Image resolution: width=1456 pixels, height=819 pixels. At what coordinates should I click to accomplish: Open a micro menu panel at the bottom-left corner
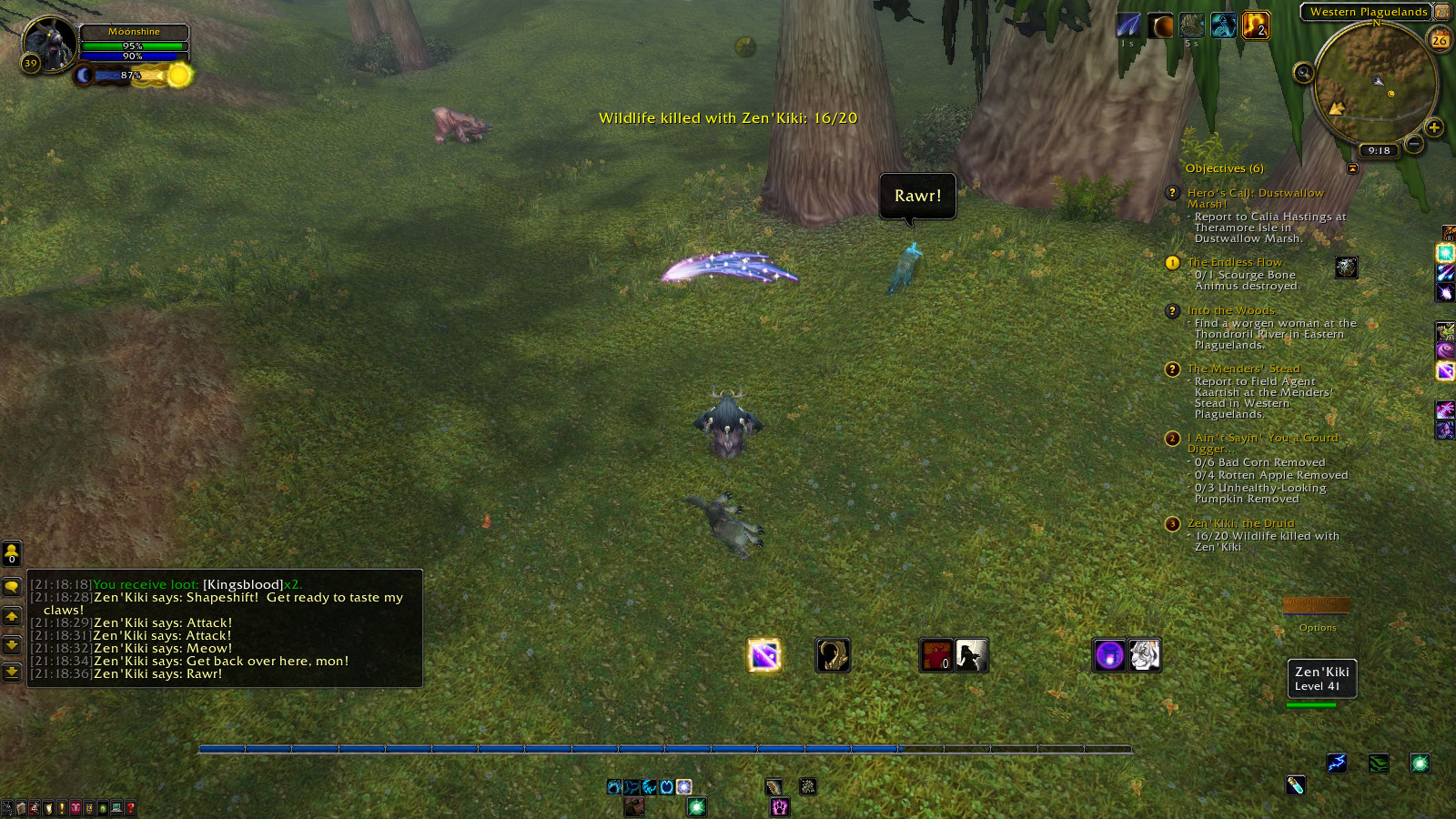point(9,807)
